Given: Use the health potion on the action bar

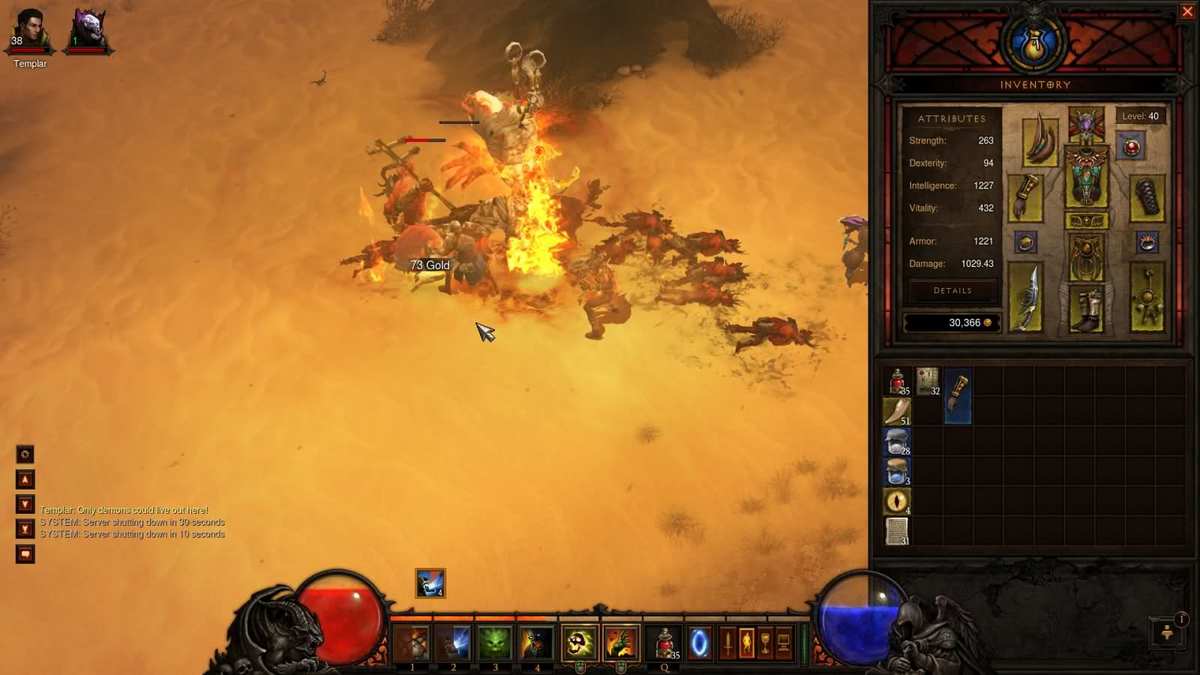Looking at the screenshot, I should pos(663,643).
